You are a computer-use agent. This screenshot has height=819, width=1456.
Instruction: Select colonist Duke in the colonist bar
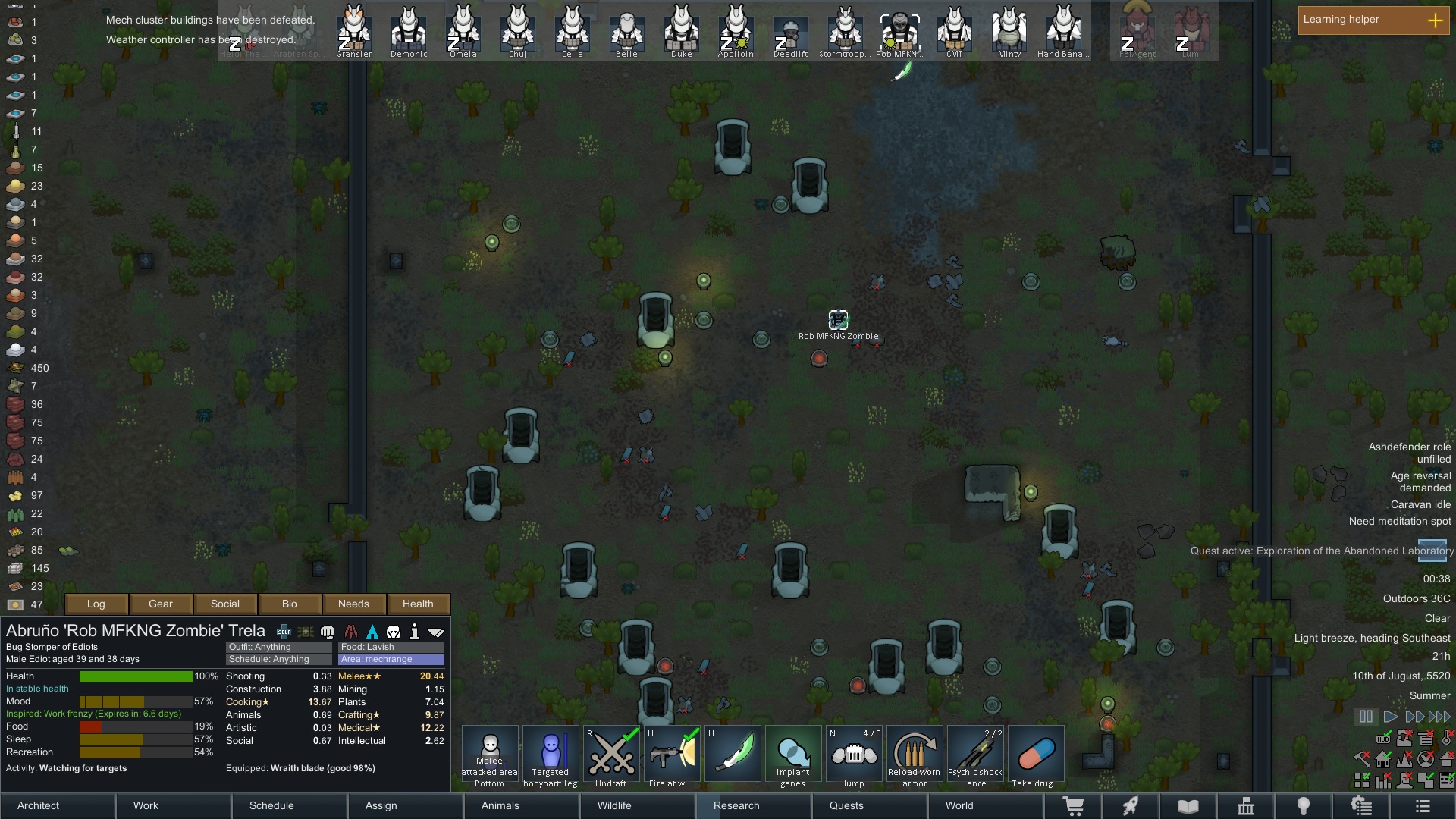coord(681,32)
